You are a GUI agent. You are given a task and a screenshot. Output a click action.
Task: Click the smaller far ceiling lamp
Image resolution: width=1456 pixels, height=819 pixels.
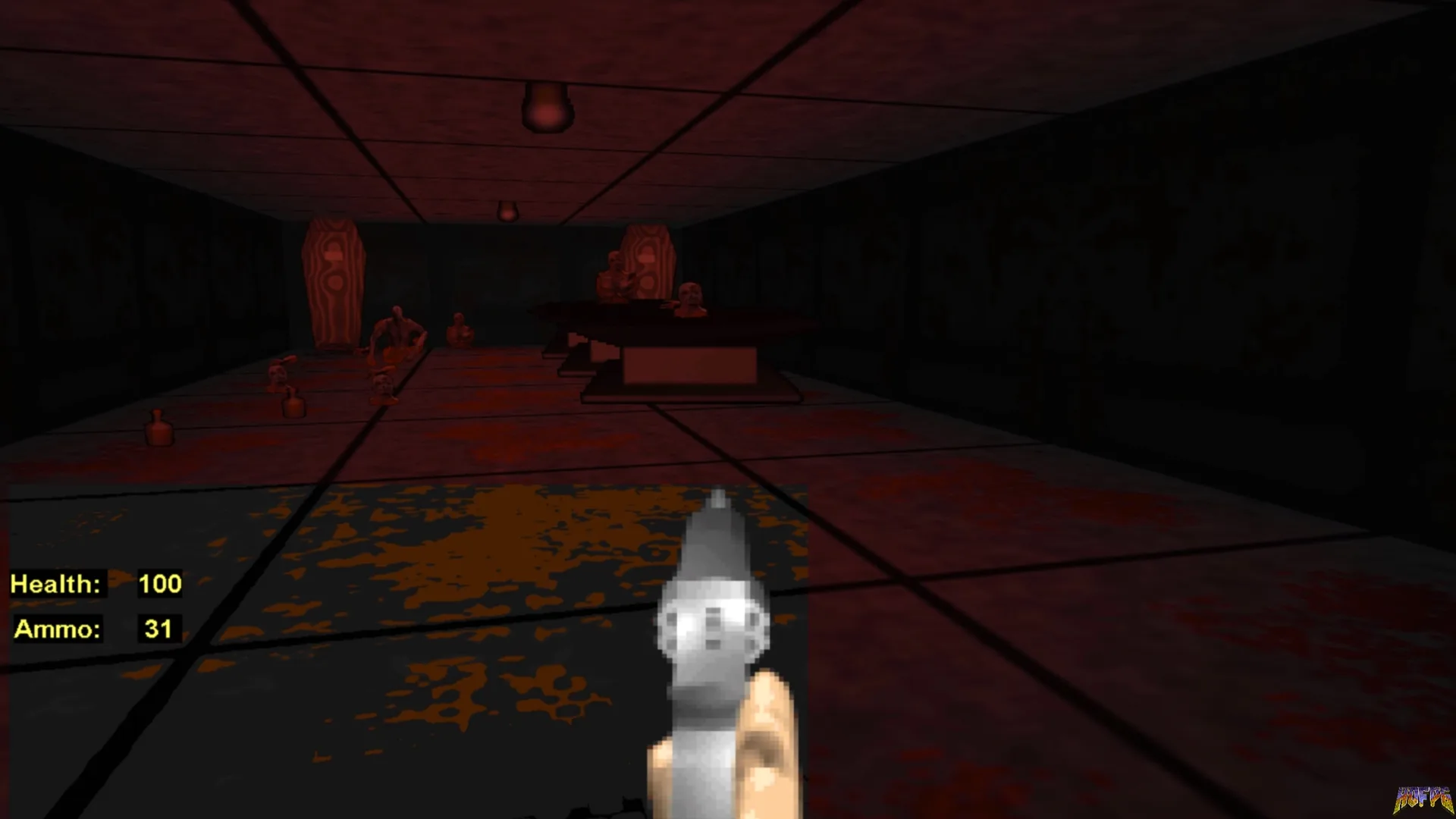(507, 211)
